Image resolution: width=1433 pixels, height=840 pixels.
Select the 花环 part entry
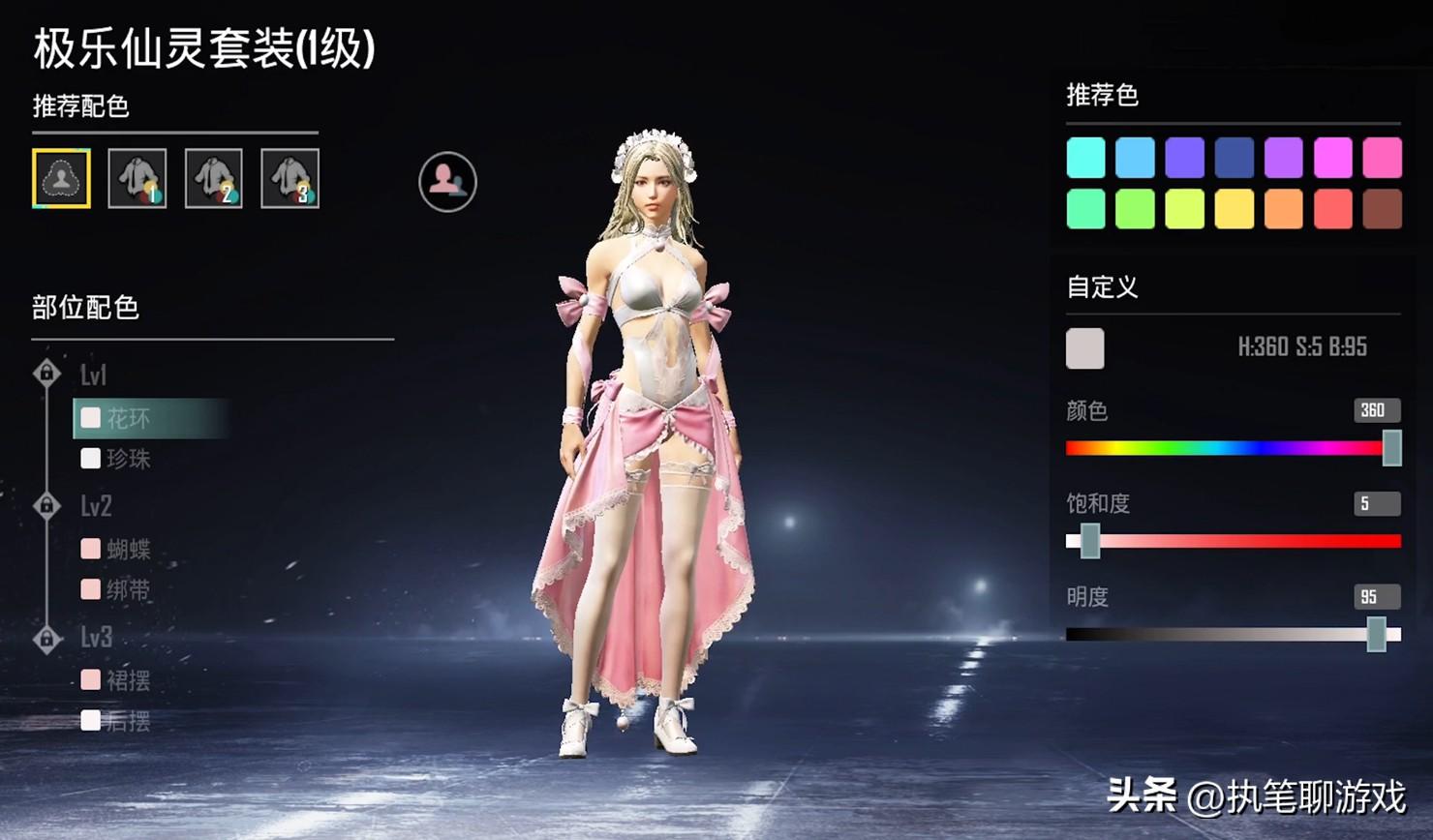pos(127,418)
